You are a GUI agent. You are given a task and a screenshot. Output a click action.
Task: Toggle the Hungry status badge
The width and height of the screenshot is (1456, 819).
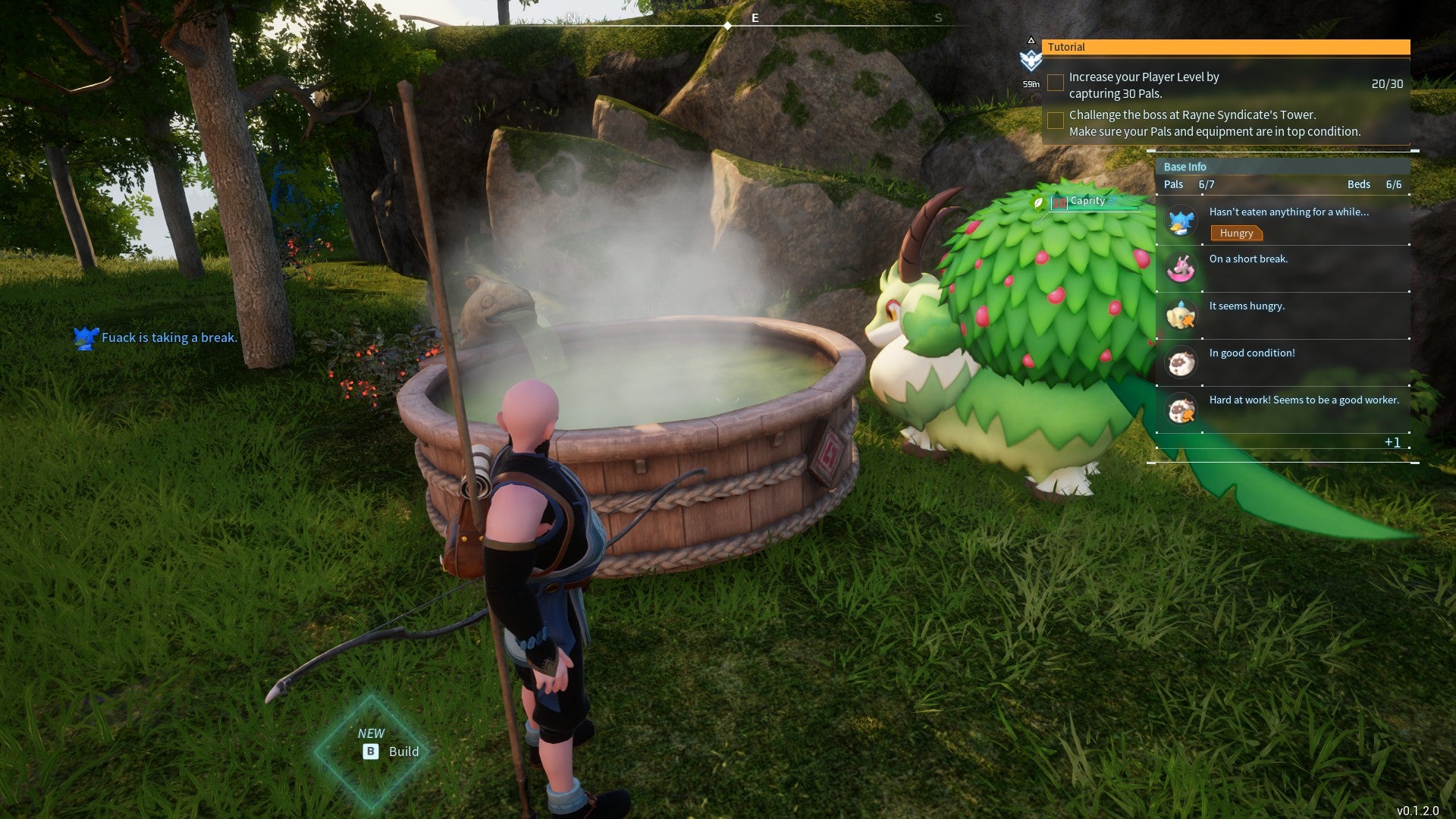(1237, 234)
